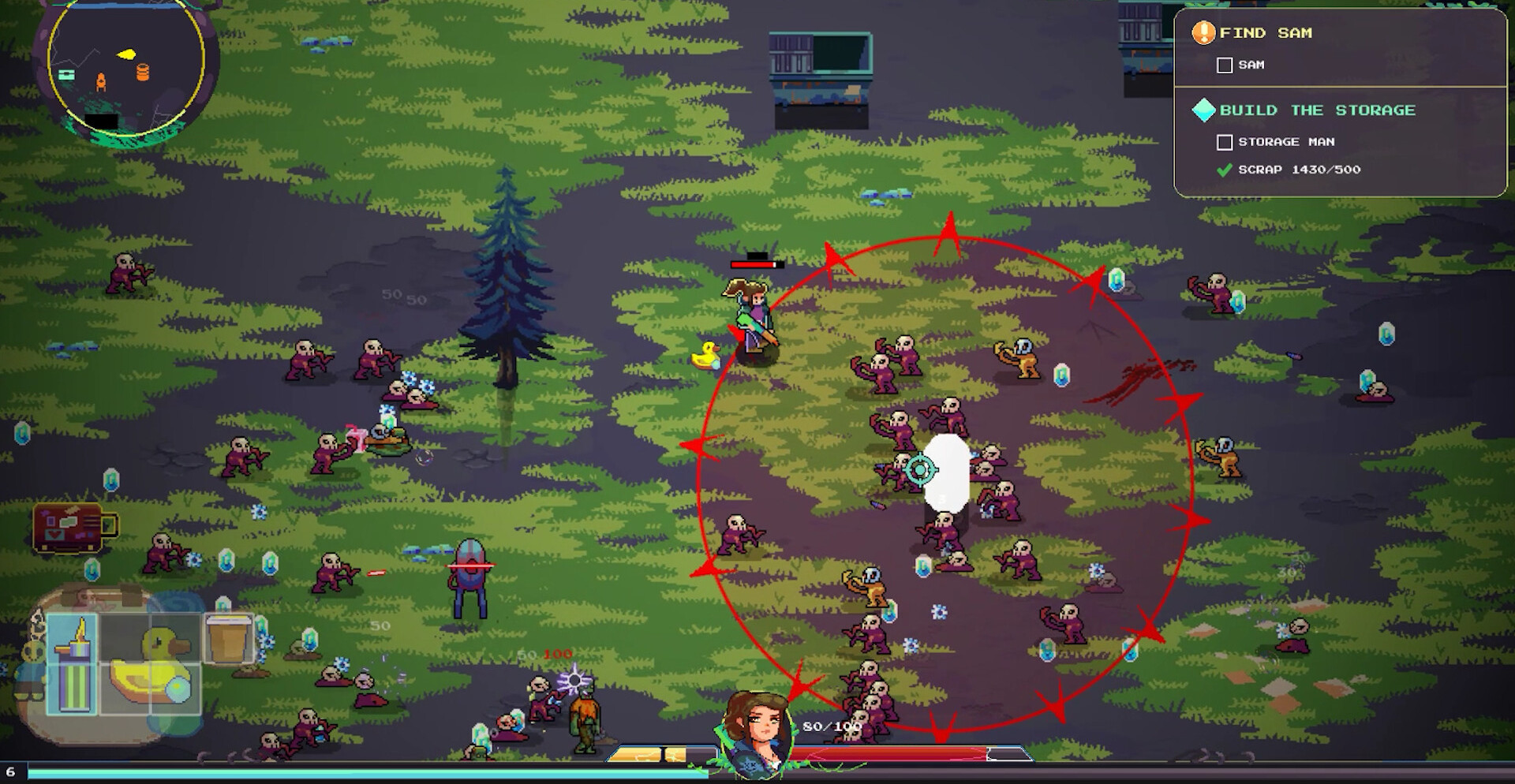The height and width of the screenshot is (784, 1515).
Task: Click the orange barrel marker on minimap
Action: click(x=143, y=73)
